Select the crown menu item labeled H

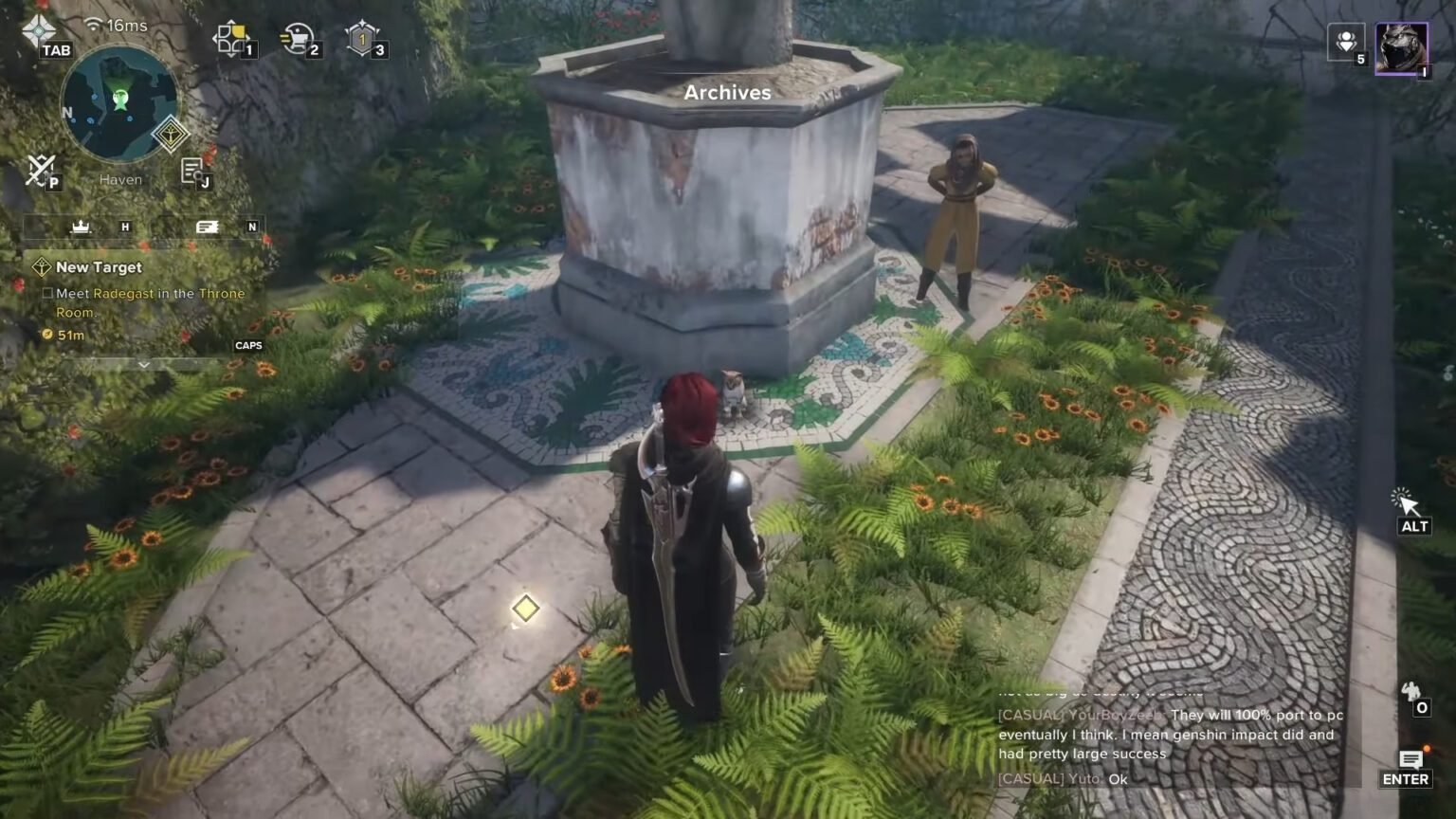pyautogui.click(x=81, y=227)
